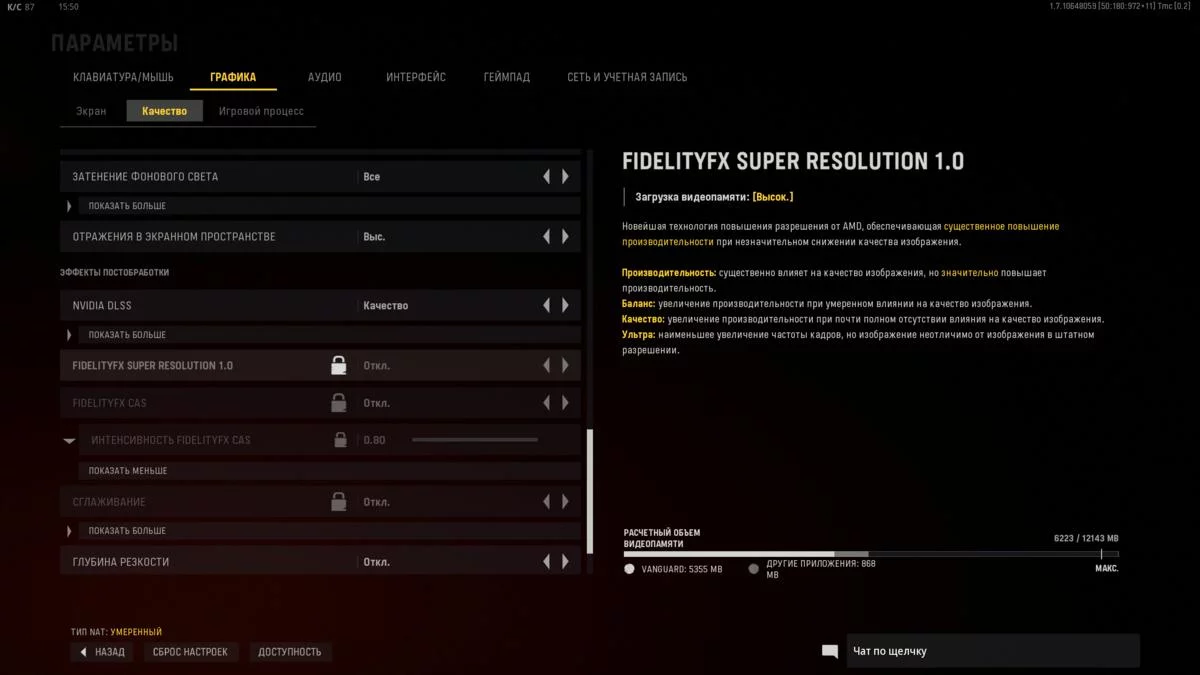
Task: Go to Сеть и учетная запись tab
Action: [x=627, y=77]
